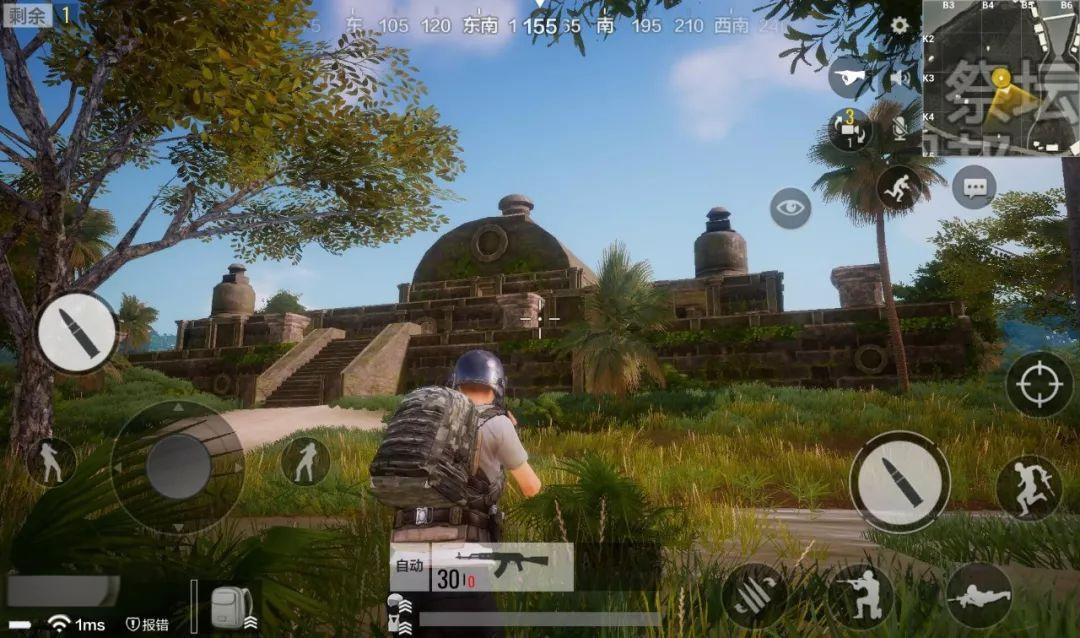The height and width of the screenshot is (638, 1080).
Task: Open the minimap
Action: pyautogui.click(x=999, y=77)
